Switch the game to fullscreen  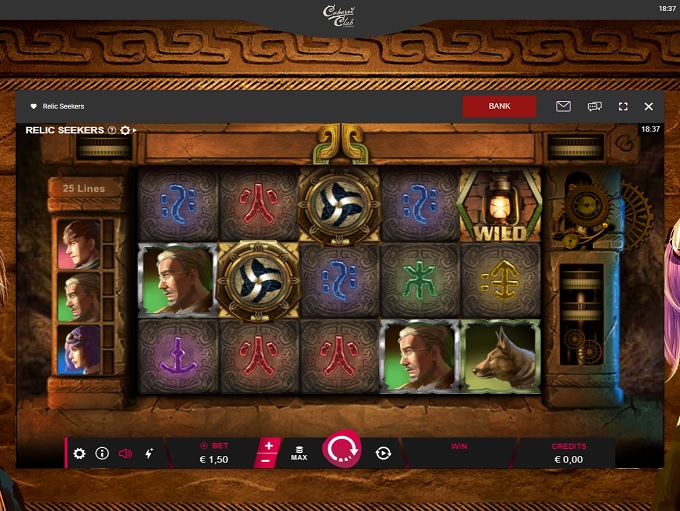(x=623, y=106)
